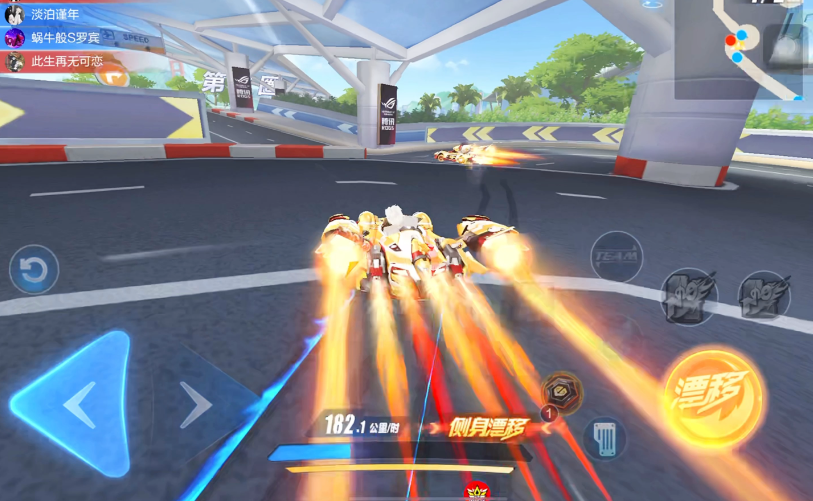This screenshot has width=813, height=501.
Task: Tap the orange 漂移 drift button
Action: pyautogui.click(x=711, y=397)
